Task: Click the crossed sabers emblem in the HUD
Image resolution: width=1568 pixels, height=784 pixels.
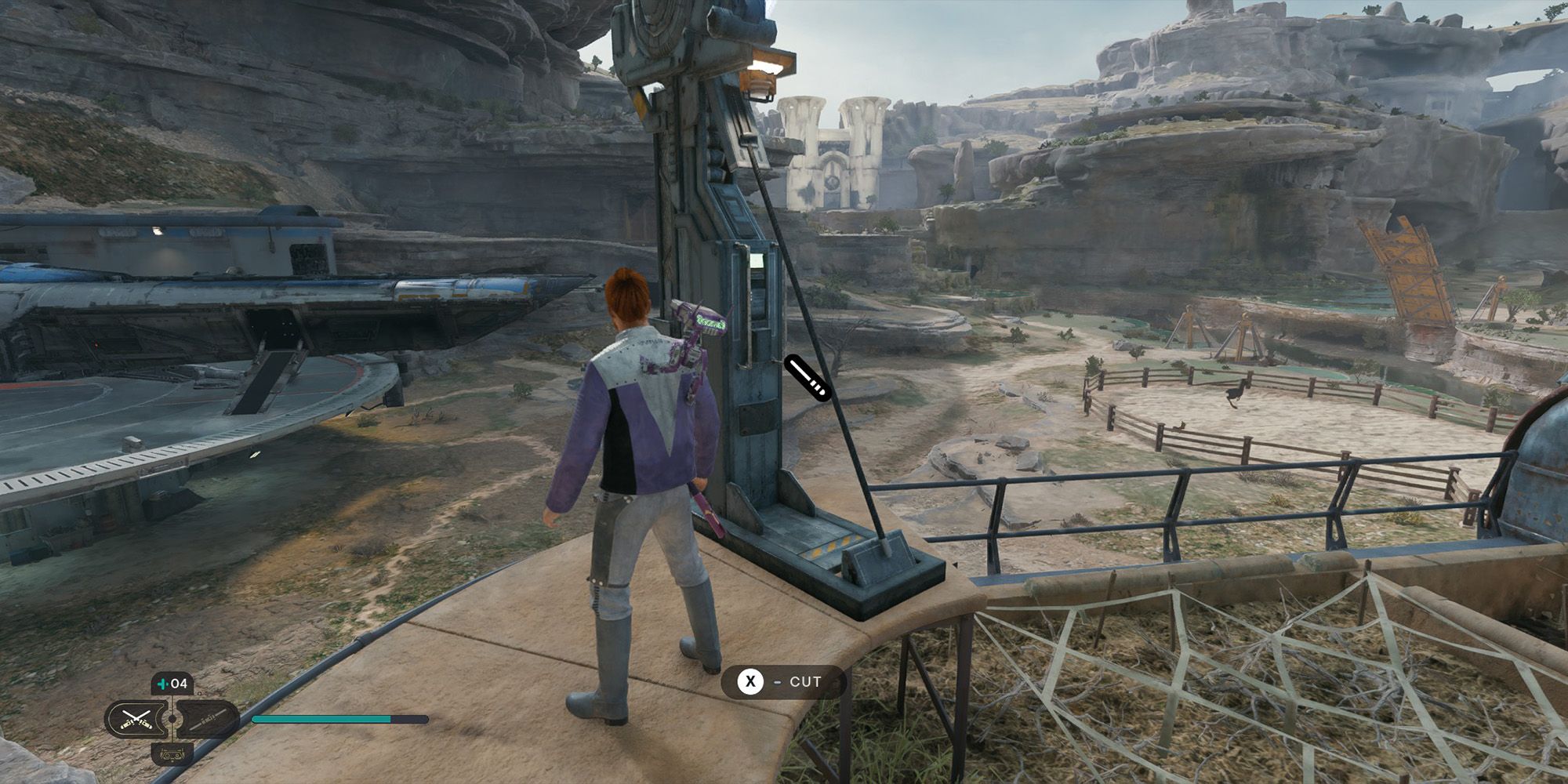Action: (x=136, y=718)
